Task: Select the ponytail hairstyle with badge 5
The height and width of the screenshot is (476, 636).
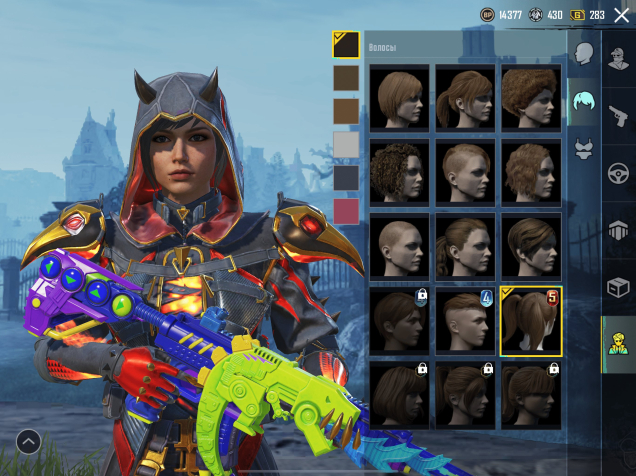Action: pos(531,321)
